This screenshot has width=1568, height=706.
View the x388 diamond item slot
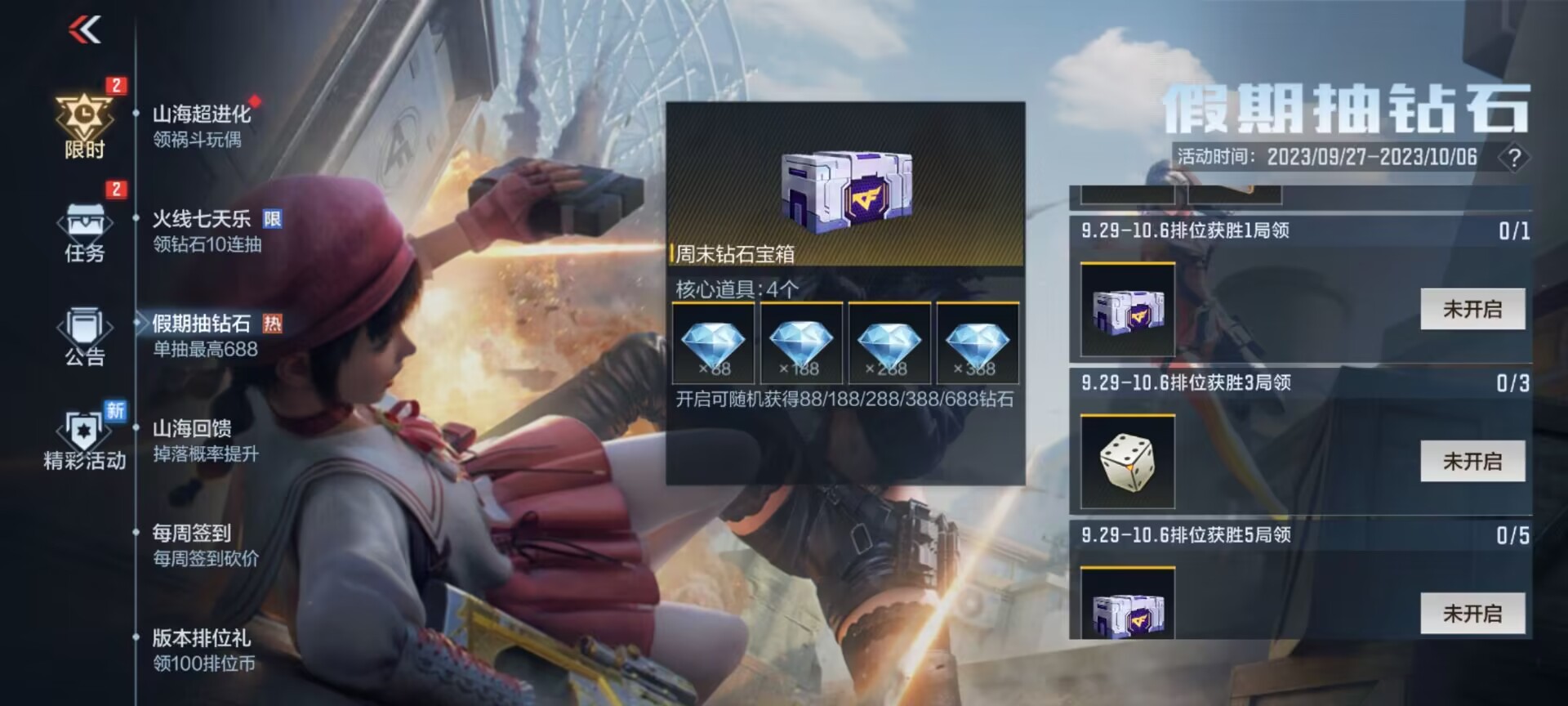pyautogui.click(x=978, y=343)
